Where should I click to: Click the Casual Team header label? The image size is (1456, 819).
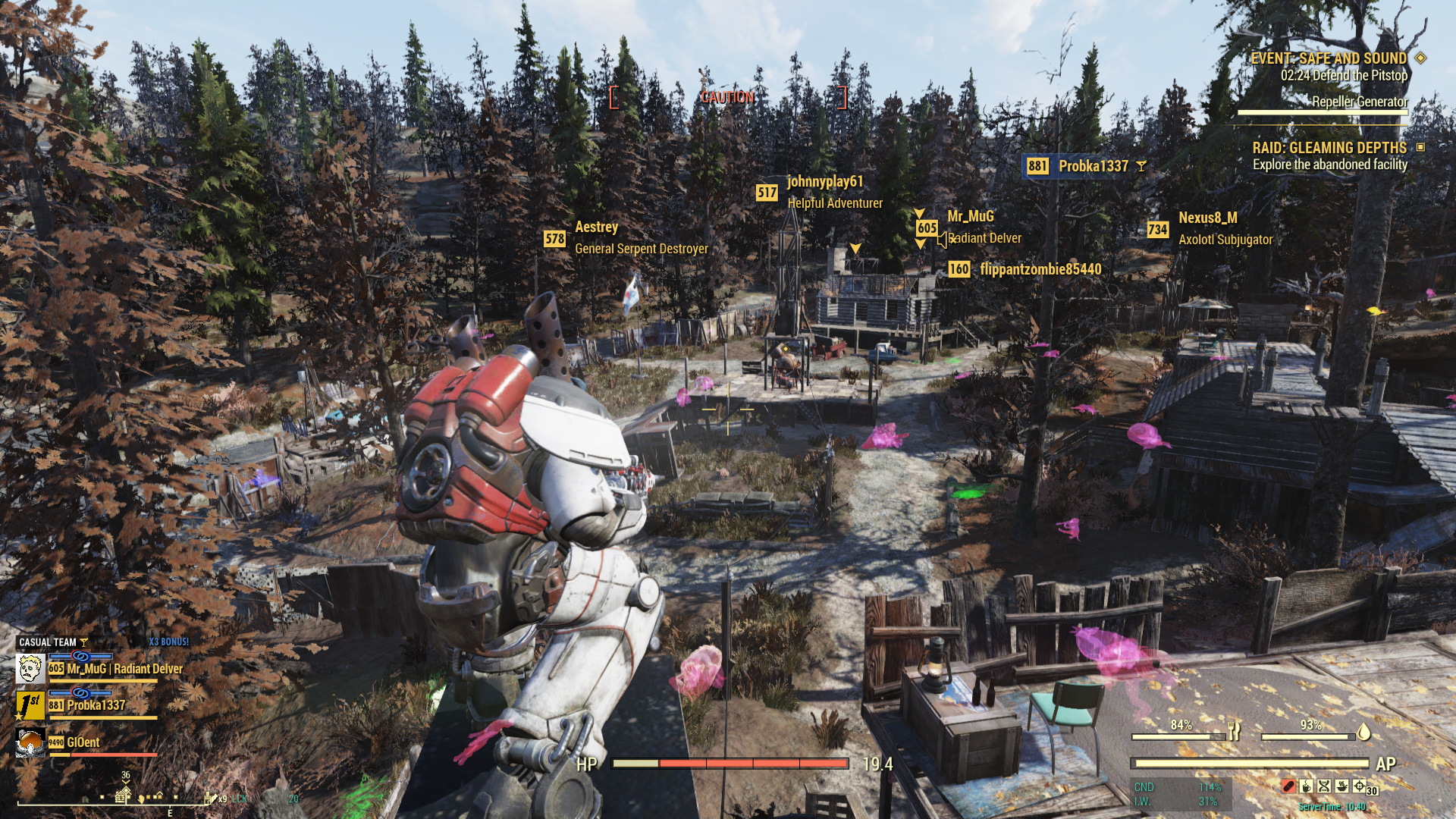[48, 642]
